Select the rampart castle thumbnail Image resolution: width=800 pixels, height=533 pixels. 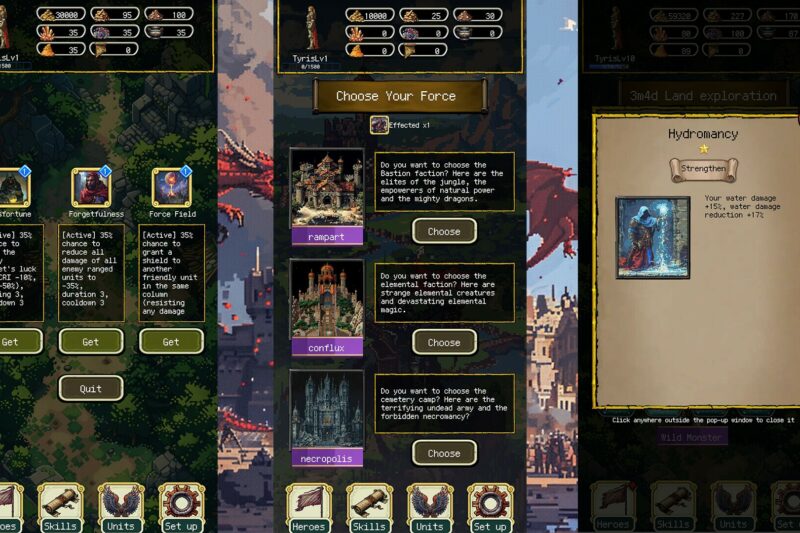[x=327, y=188]
